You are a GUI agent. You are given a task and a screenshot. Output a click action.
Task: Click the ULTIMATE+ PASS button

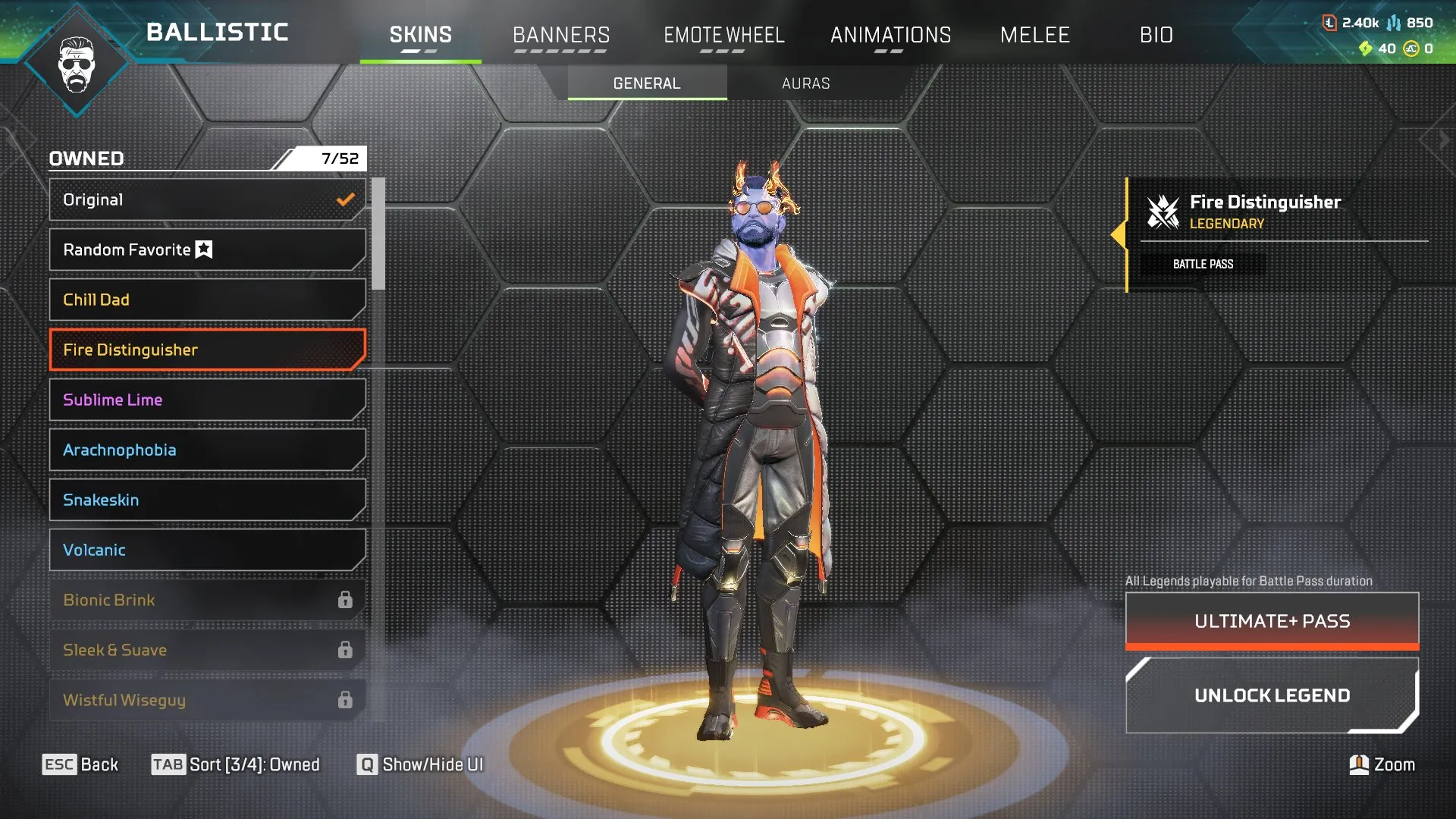pyautogui.click(x=1272, y=621)
